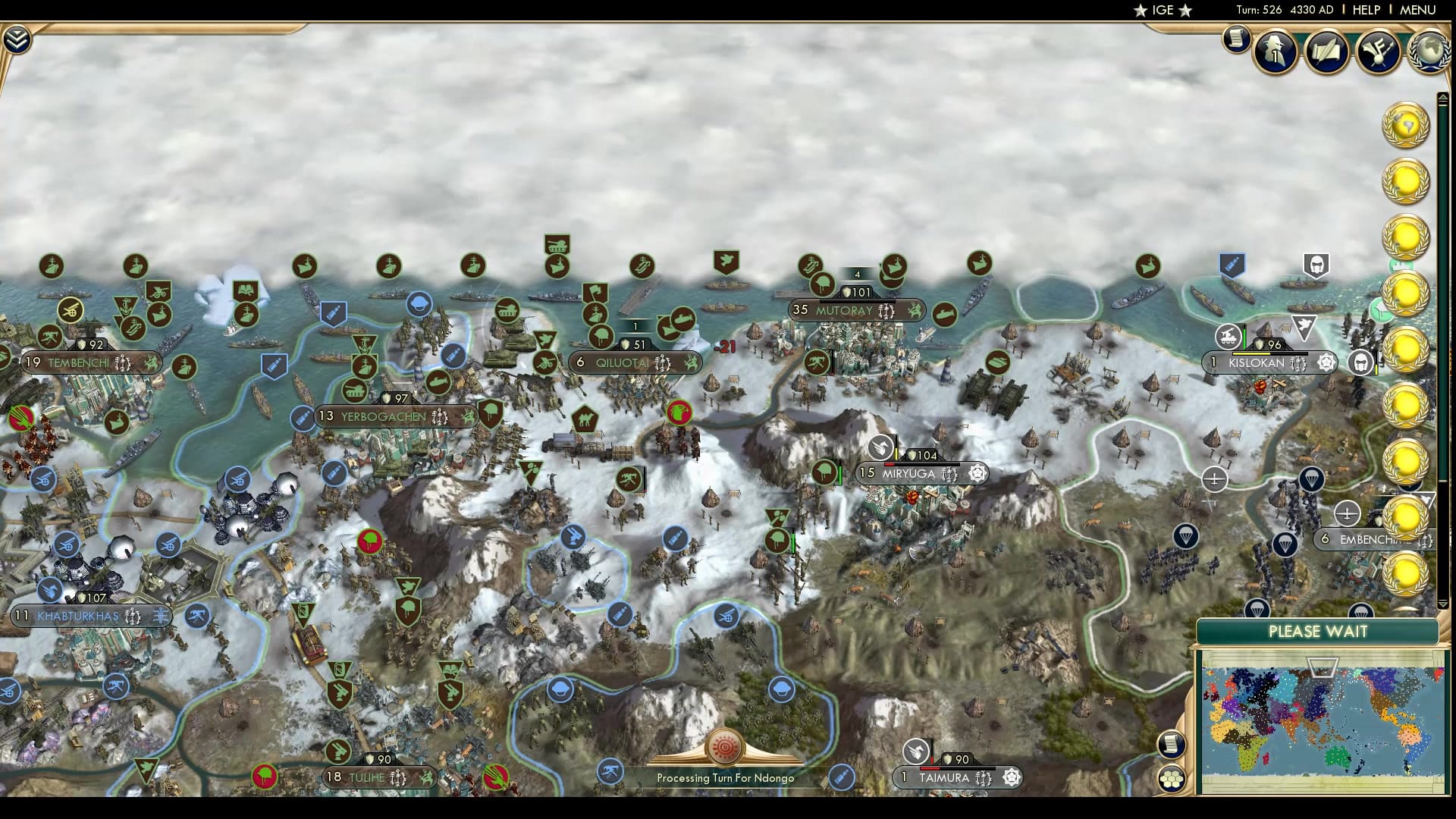Open the Tembenchi city banner
1456x819 pixels.
coord(79,362)
